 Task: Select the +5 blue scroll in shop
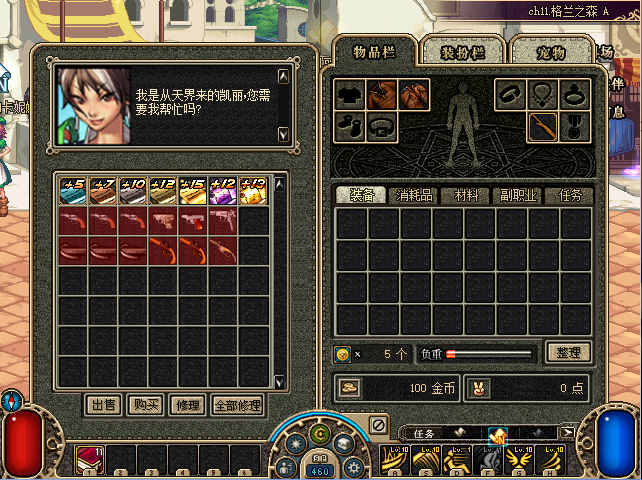click(73, 191)
